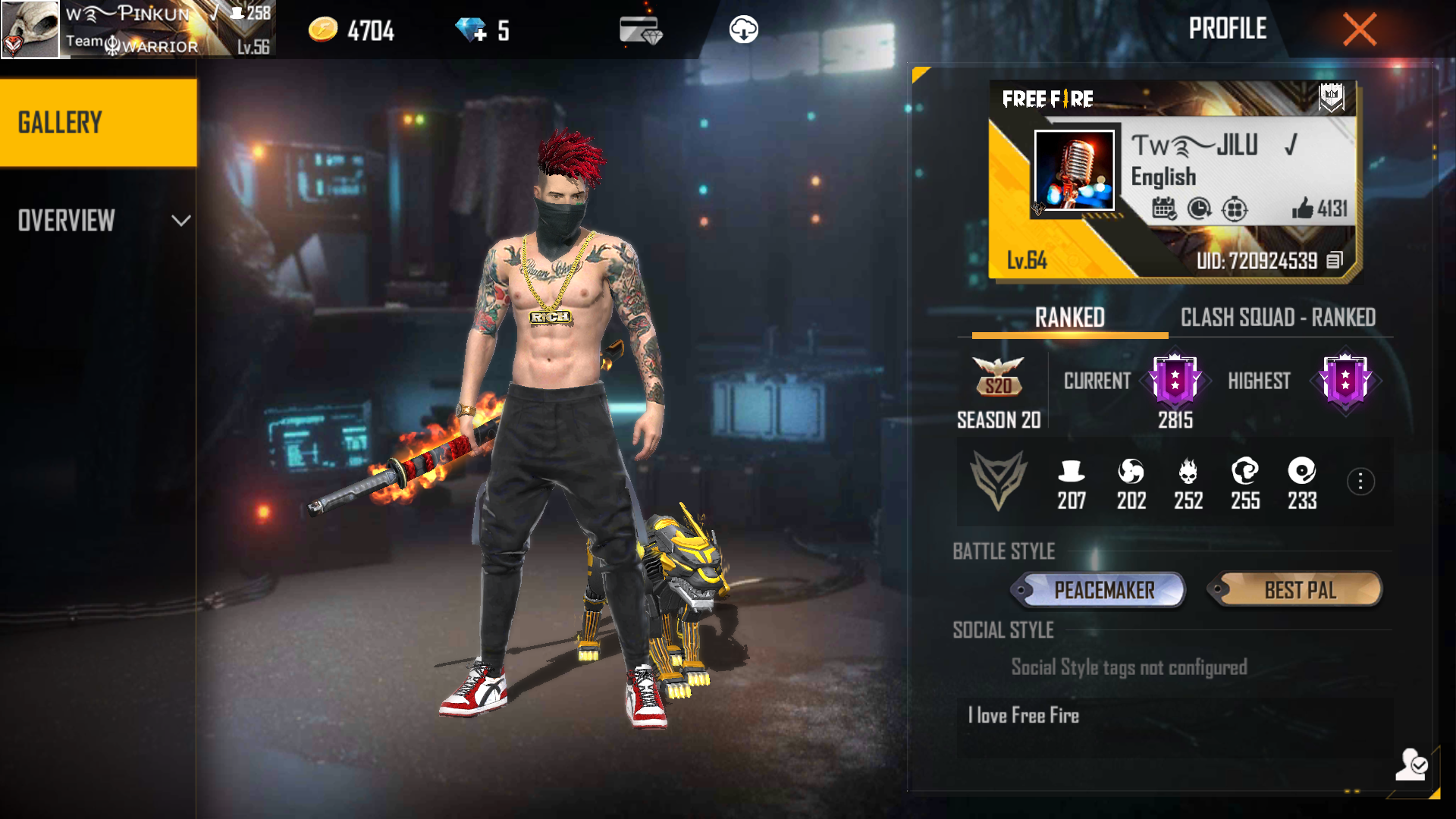
Task: Click the skull avatar in the top bar
Action: (30, 29)
